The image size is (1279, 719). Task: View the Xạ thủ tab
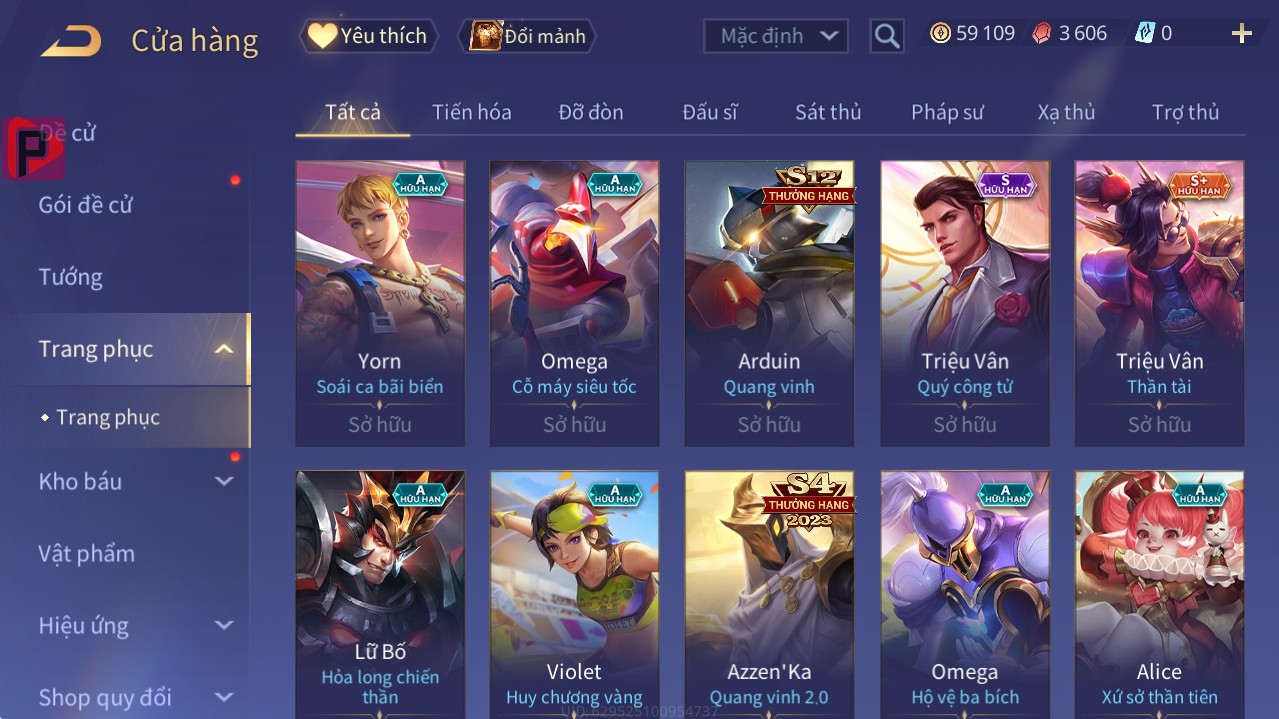(1066, 112)
